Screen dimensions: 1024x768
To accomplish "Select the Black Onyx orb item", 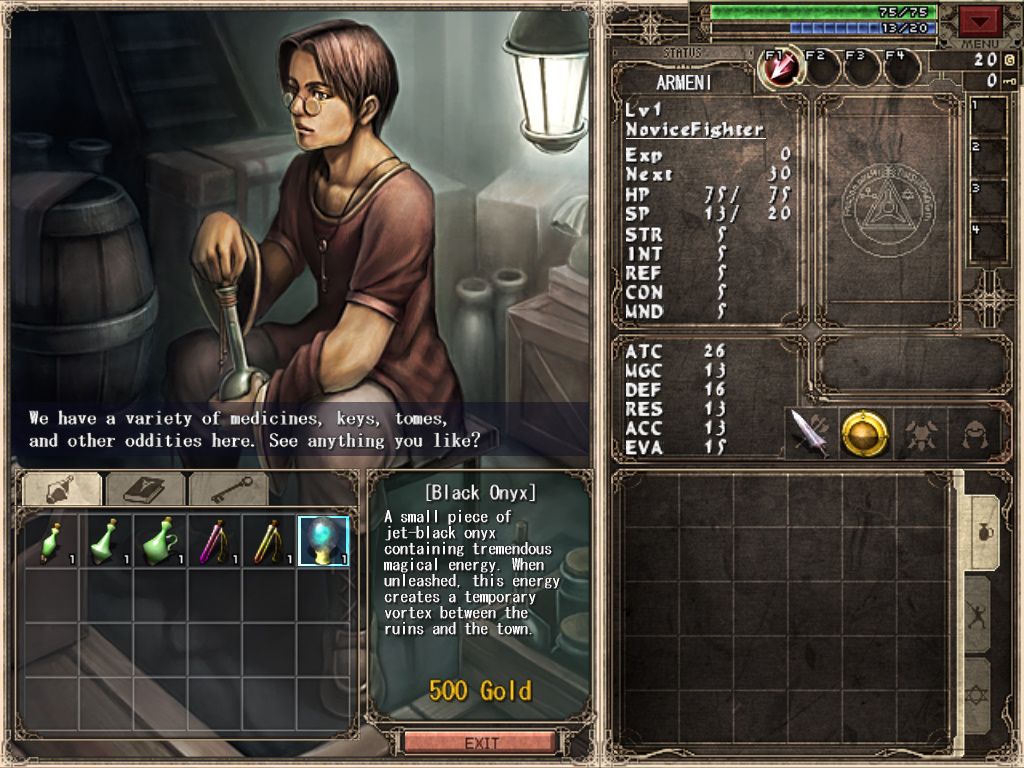I will tap(323, 541).
